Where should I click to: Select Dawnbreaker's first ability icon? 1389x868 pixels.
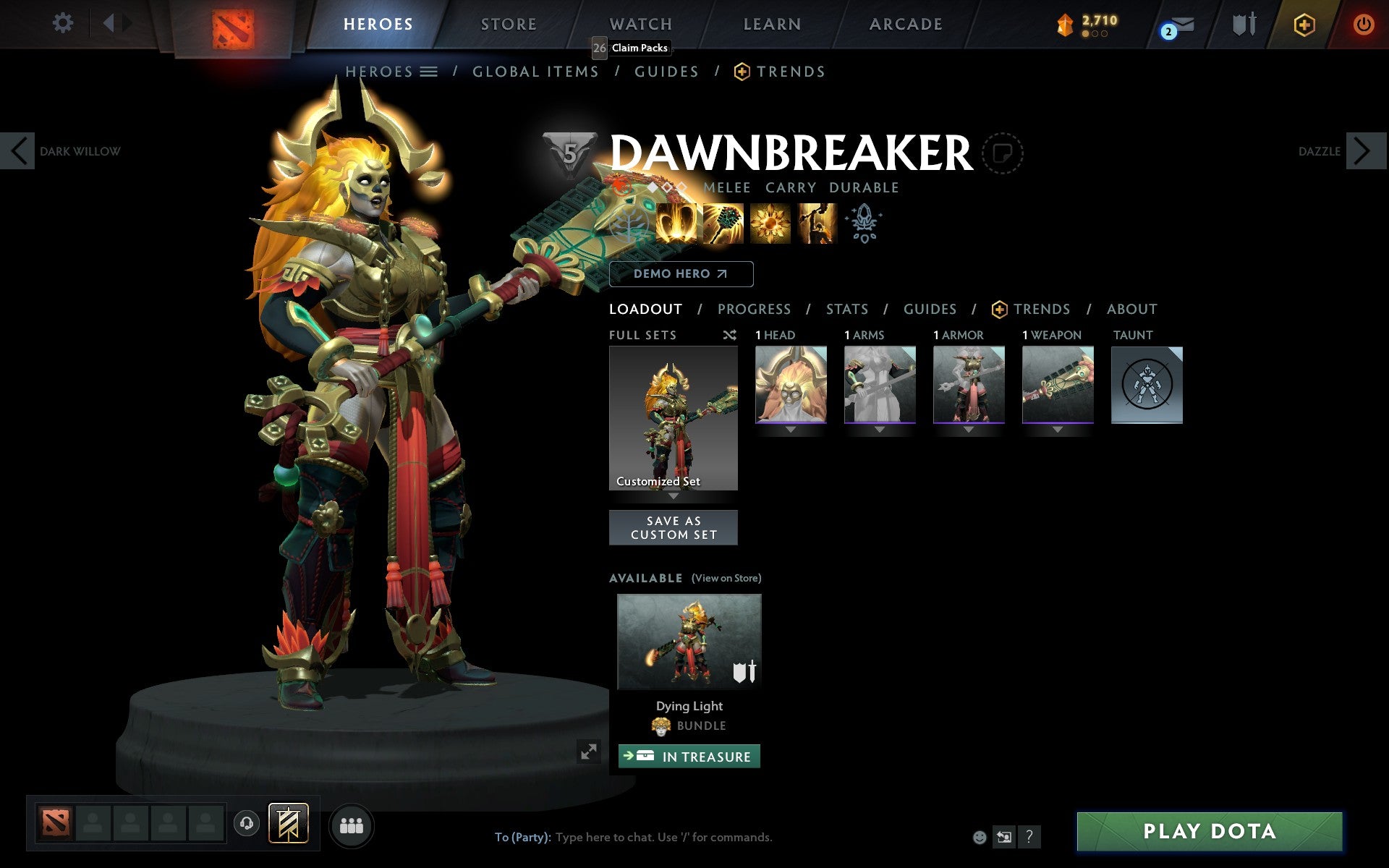click(x=676, y=223)
